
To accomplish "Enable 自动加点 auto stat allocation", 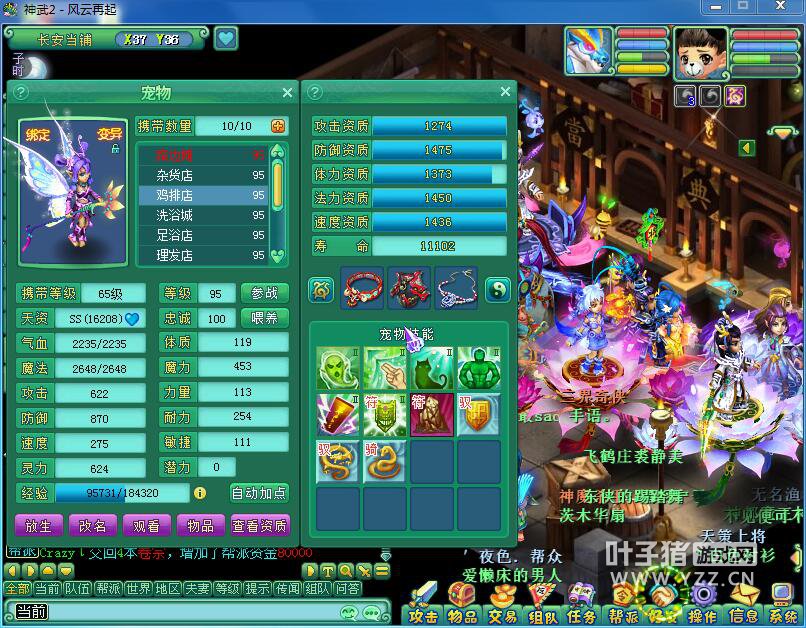I will [x=259, y=493].
